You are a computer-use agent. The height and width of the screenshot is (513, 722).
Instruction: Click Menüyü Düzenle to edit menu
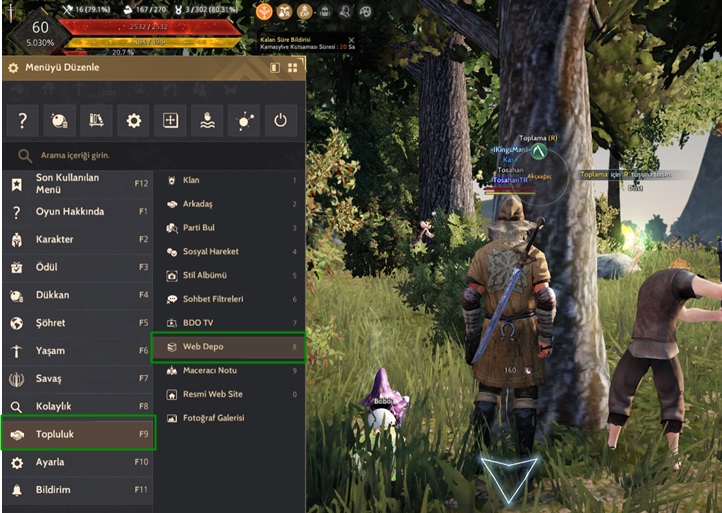[60, 68]
